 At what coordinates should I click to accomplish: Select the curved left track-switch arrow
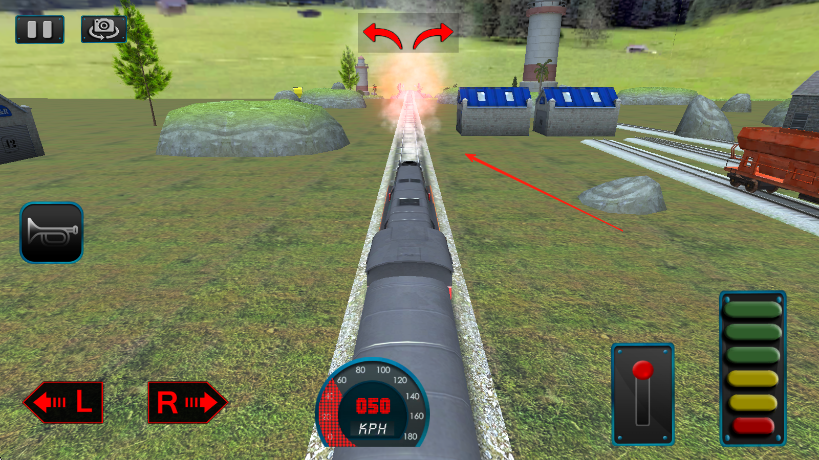pos(382,35)
